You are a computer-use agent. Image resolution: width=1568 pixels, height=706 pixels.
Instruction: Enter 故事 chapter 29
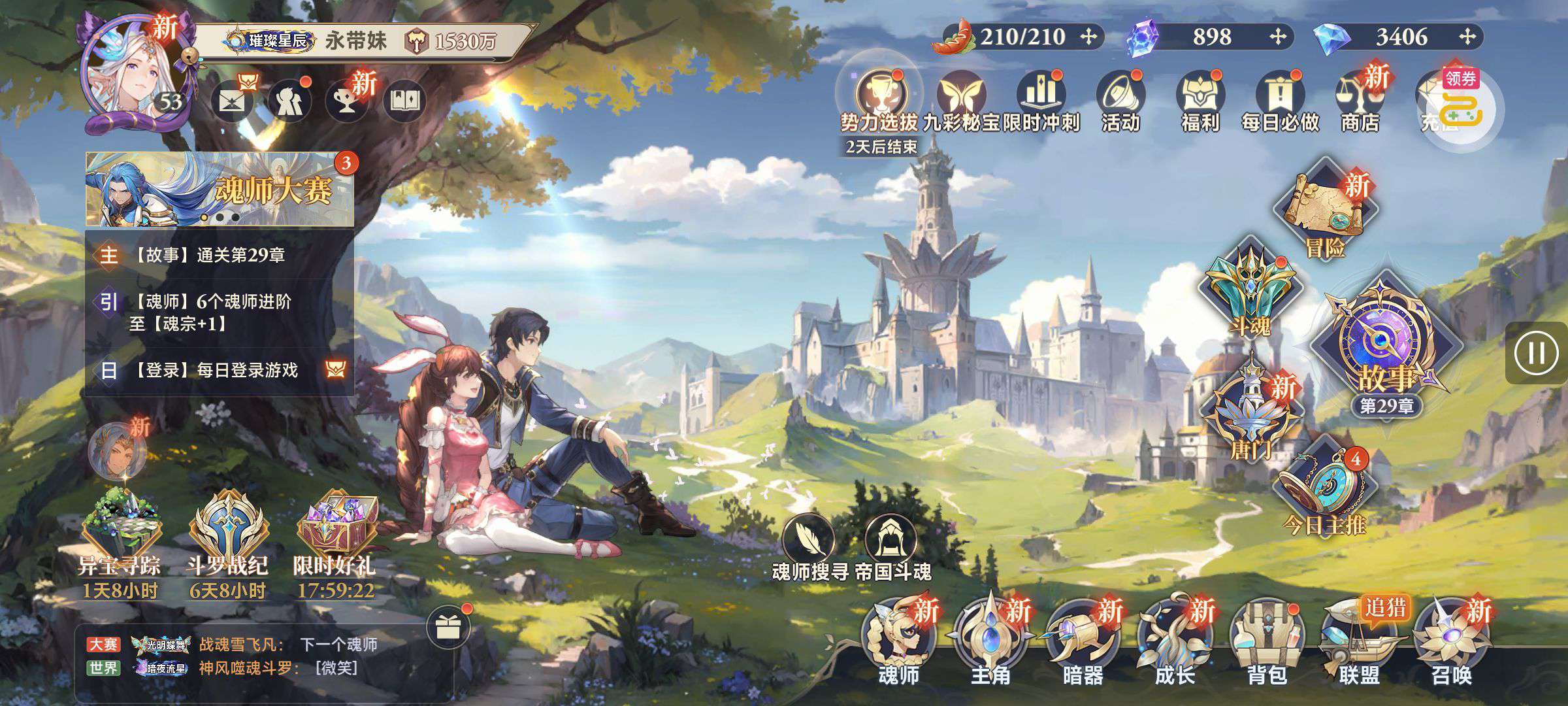pos(1386,353)
